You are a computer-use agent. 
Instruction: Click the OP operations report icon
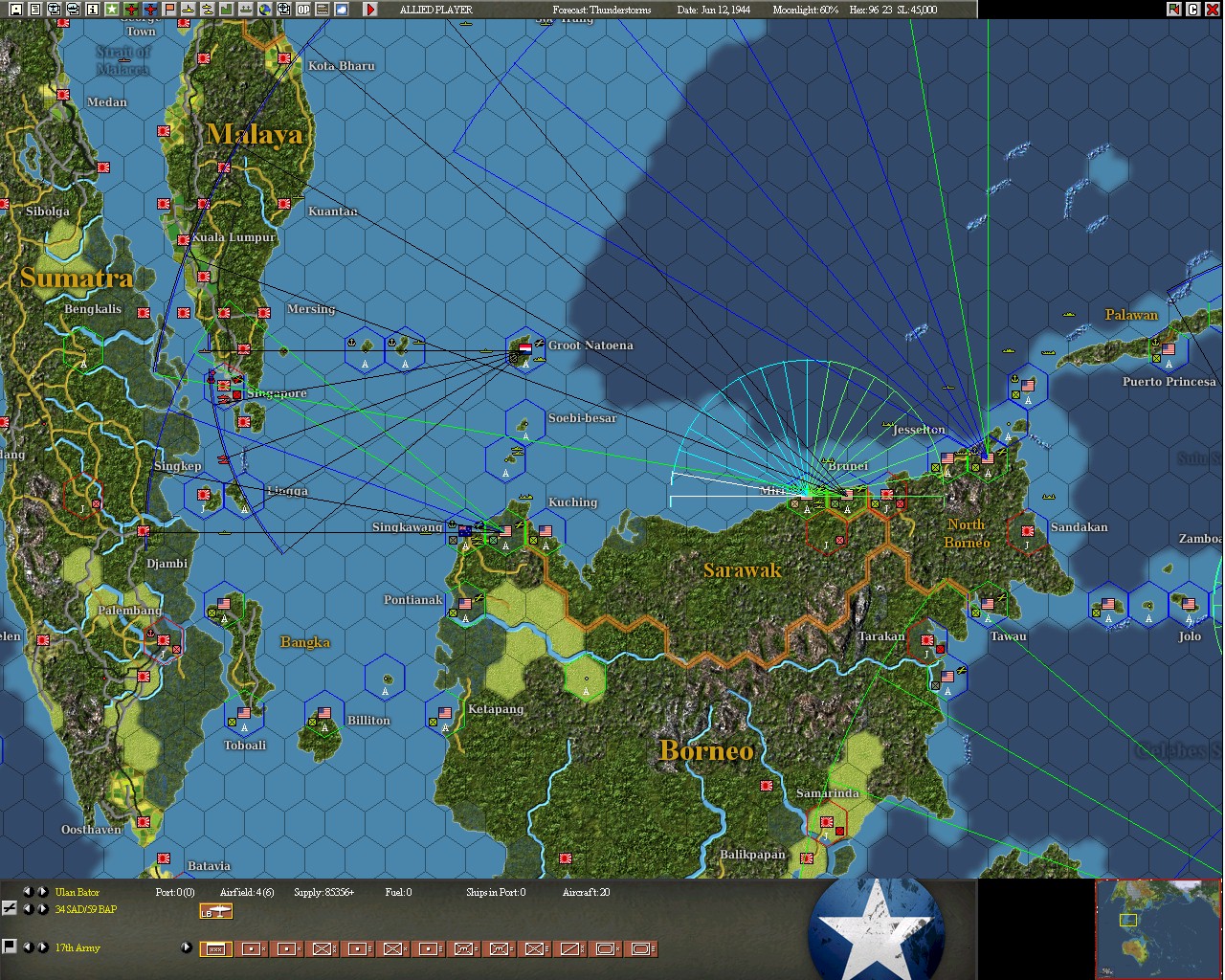[301, 10]
